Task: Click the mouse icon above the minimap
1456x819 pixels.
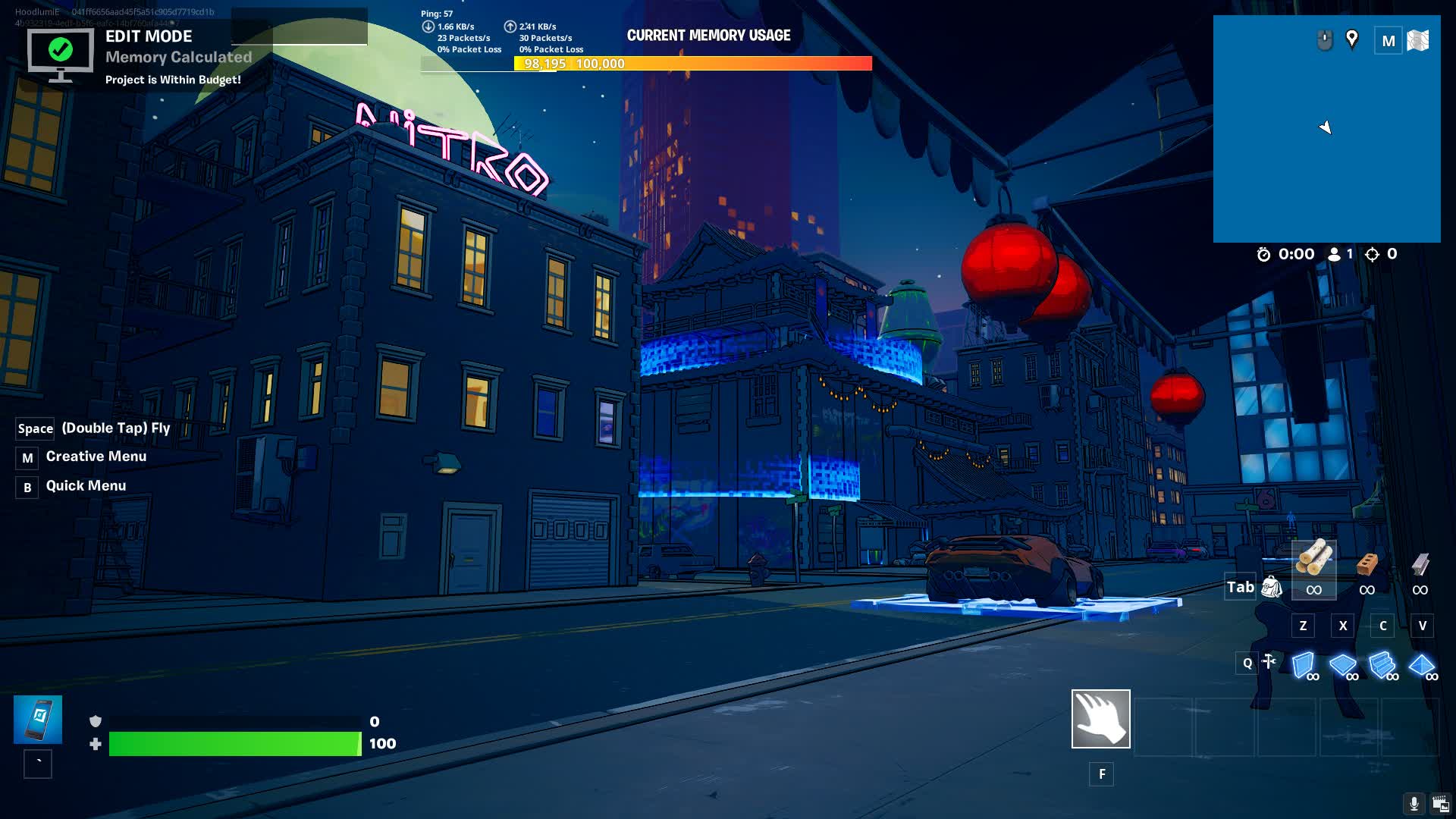Action: (1324, 39)
